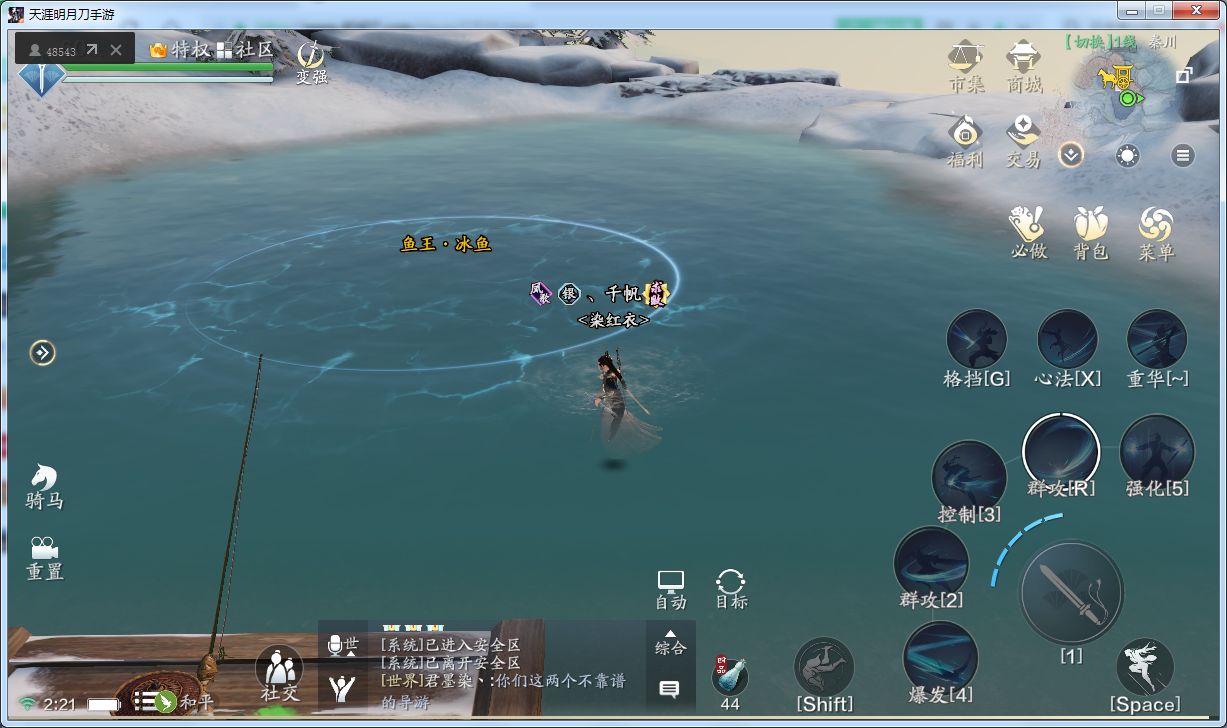Viewport: 1227px width, 728px height.
Task: Jump with the [Space] button
Action: pyautogui.click(x=1144, y=668)
